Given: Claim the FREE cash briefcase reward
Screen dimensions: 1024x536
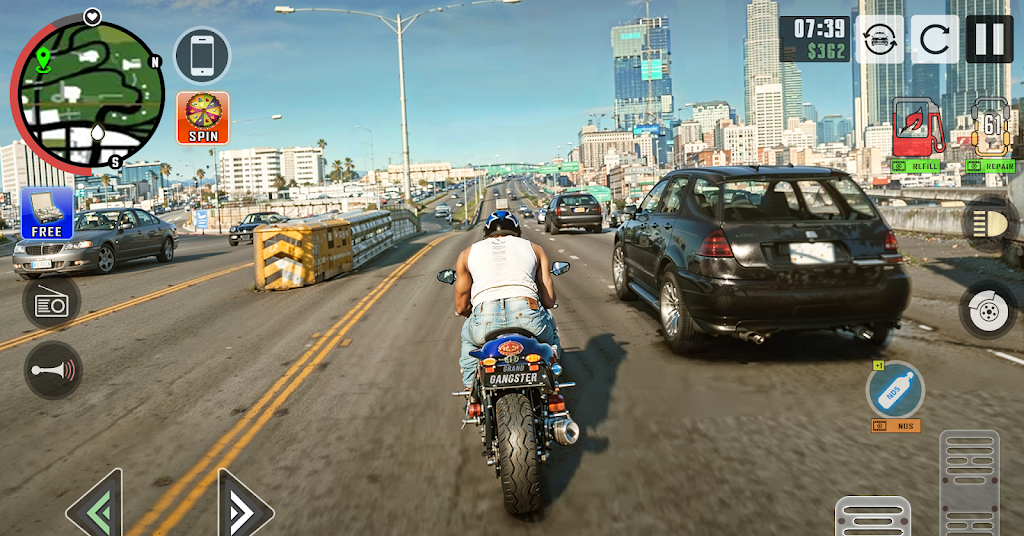Looking at the screenshot, I should (x=47, y=214).
